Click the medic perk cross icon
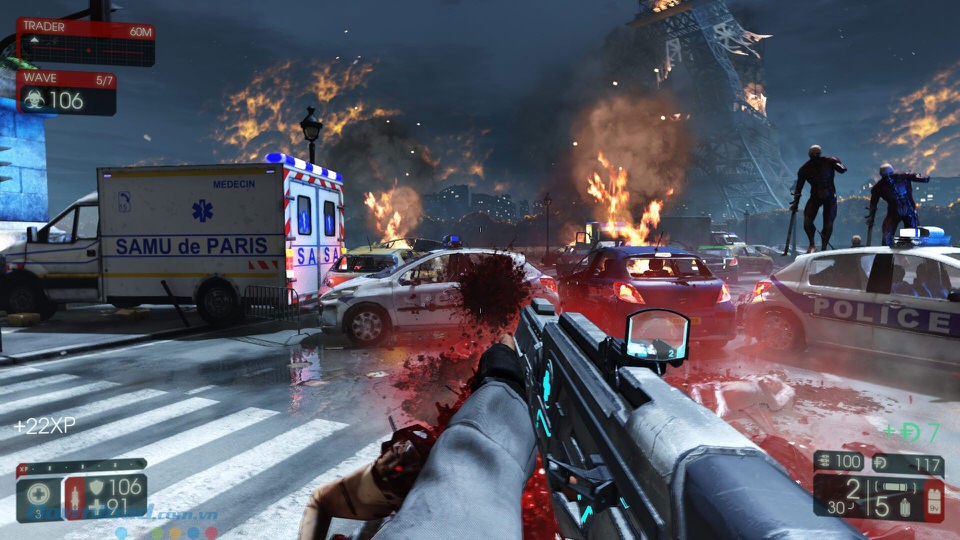The image size is (960, 540). pyautogui.click(x=39, y=493)
